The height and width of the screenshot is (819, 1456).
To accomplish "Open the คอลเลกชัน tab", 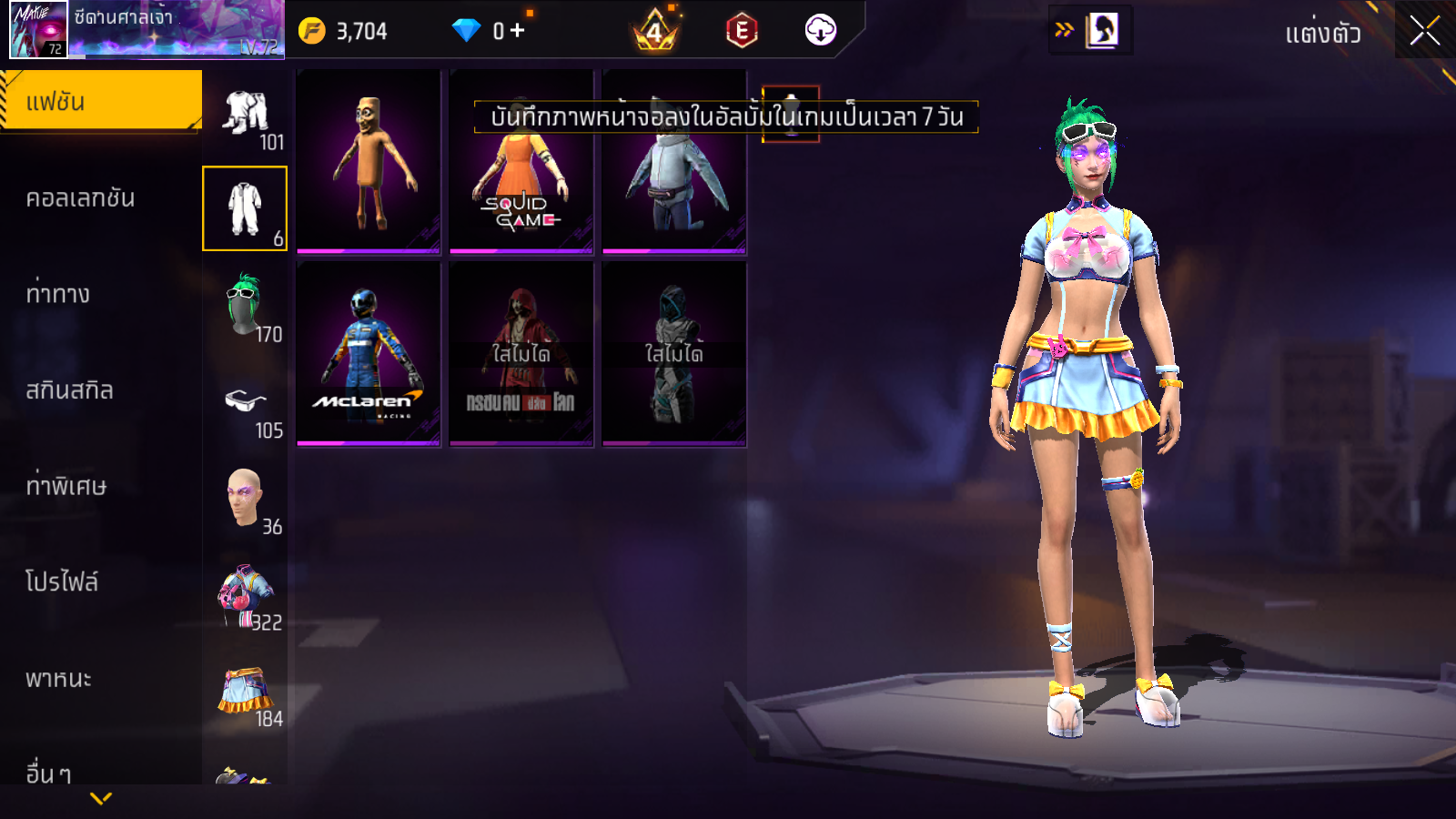I will click(81, 198).
